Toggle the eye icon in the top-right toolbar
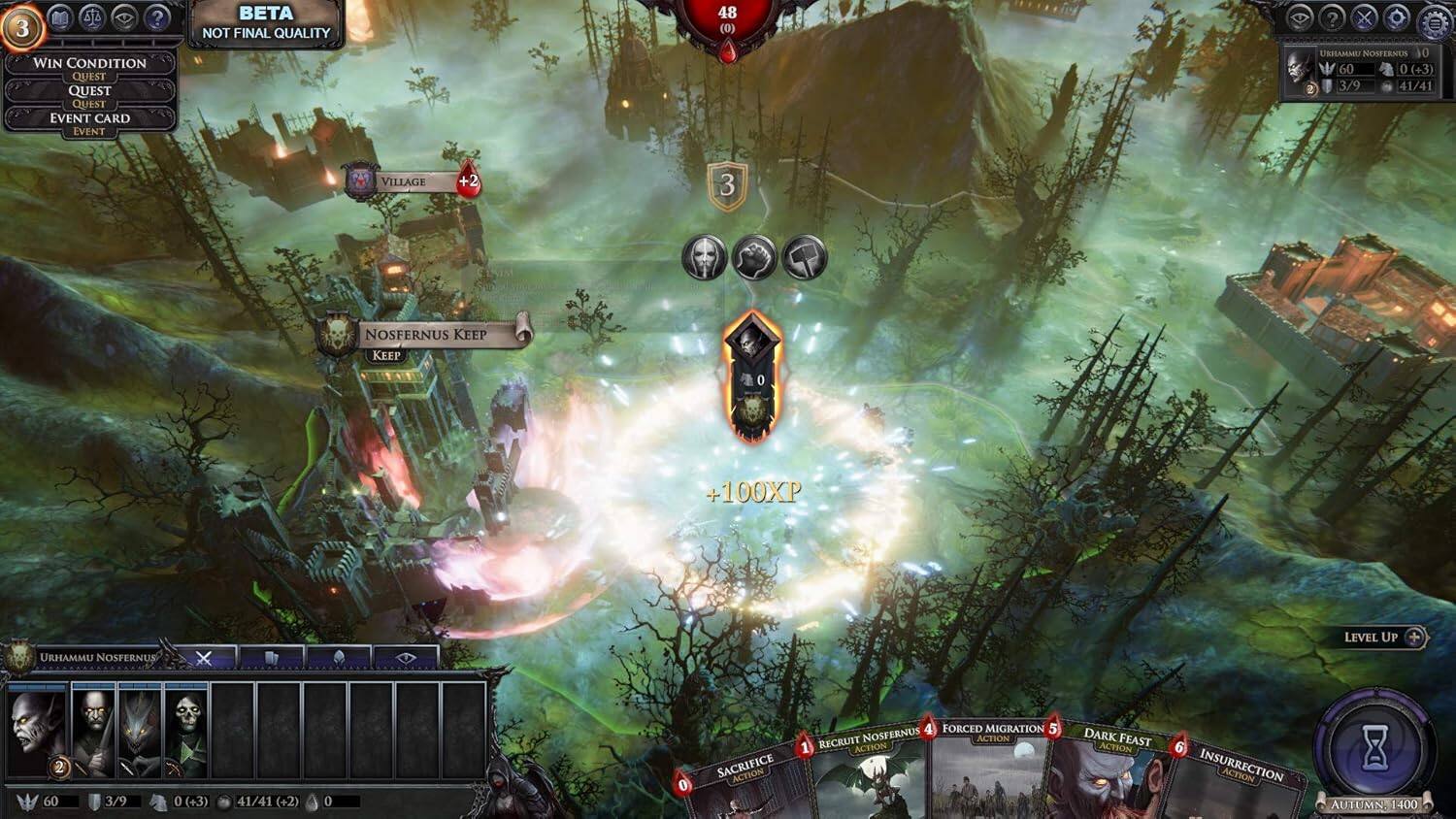This screenshot has width=1456, height=819. coord(1299,16)
